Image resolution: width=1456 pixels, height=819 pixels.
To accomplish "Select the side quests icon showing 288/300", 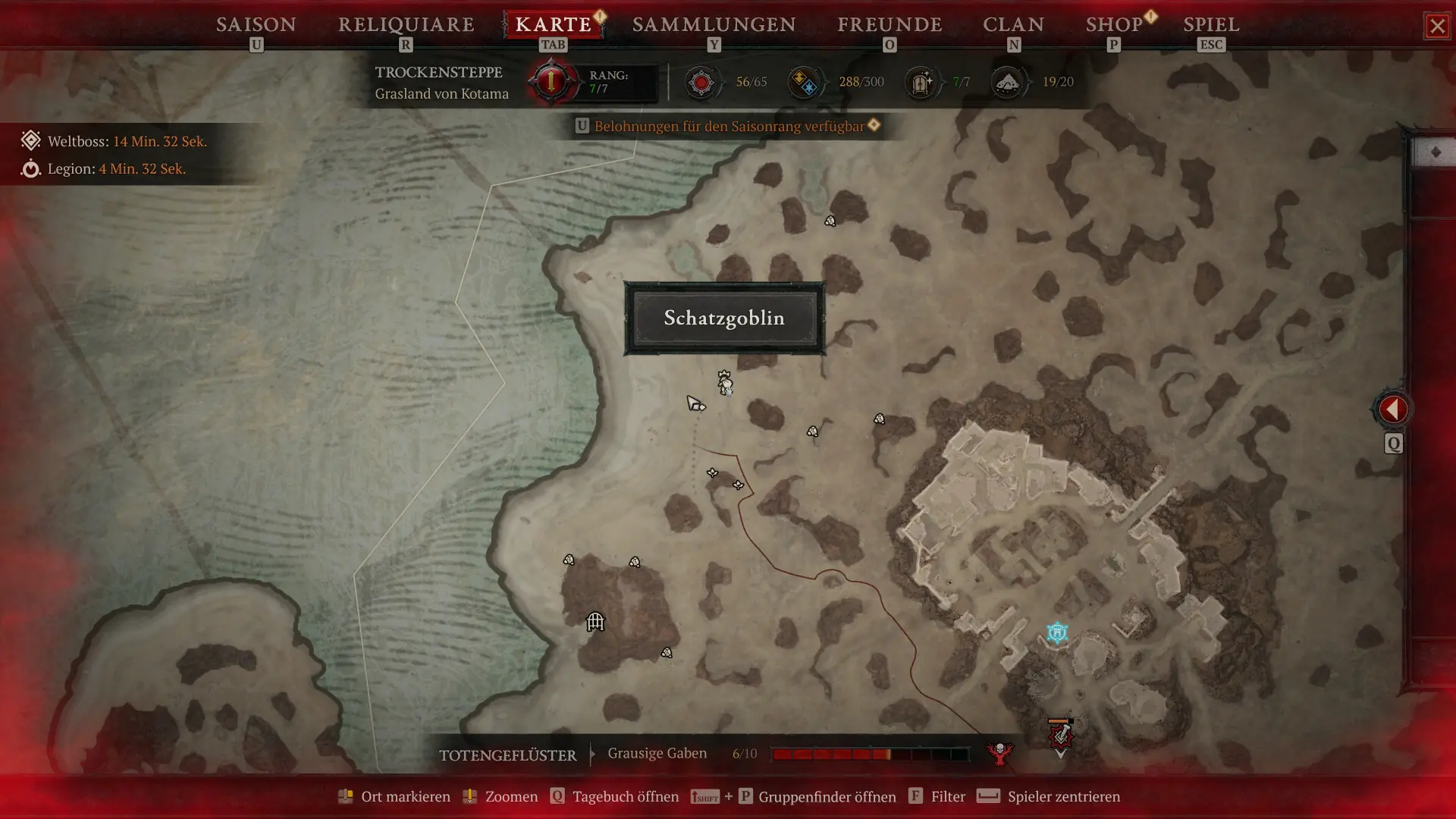I will 806,83.
